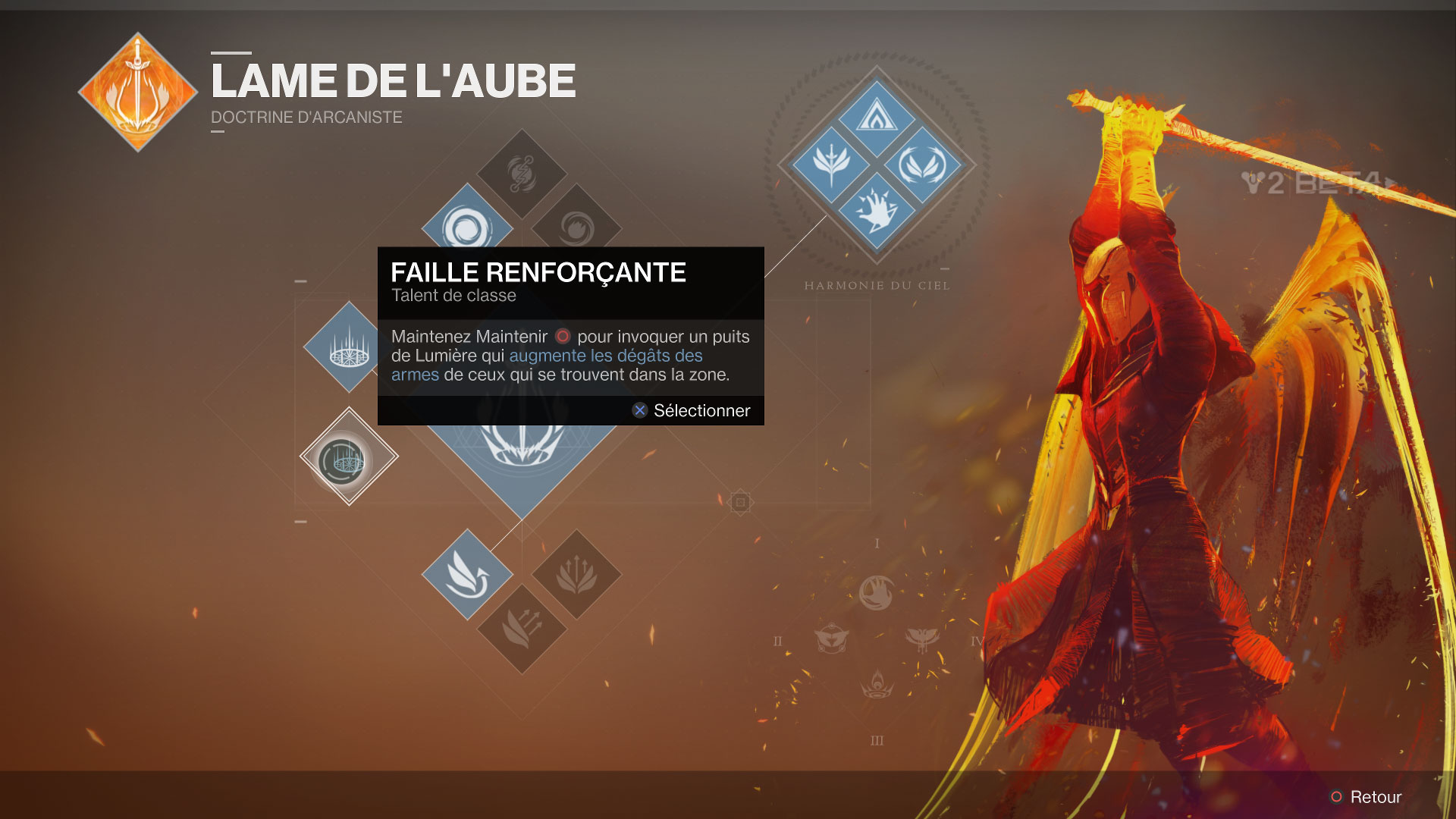Image resolution: width=1456 pixels, height=819 pixels.
Task: Select the dimmed perk node labeled II
Action: point(831,639)
